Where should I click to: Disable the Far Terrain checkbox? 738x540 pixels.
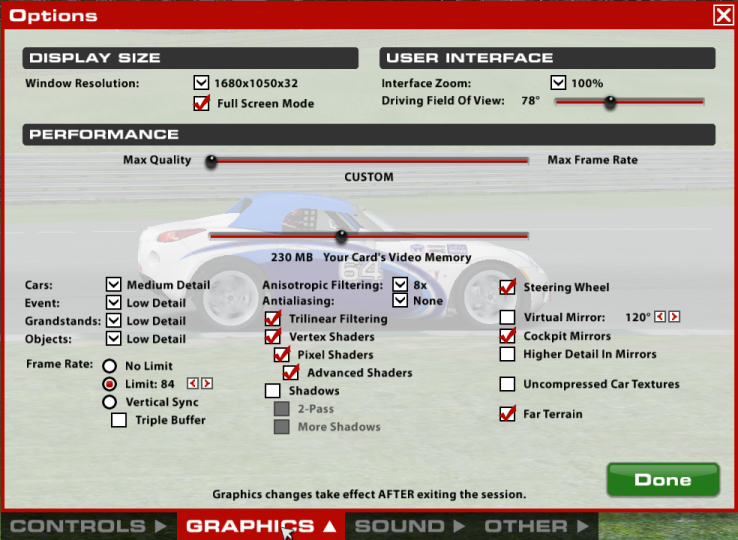[507, 413]
